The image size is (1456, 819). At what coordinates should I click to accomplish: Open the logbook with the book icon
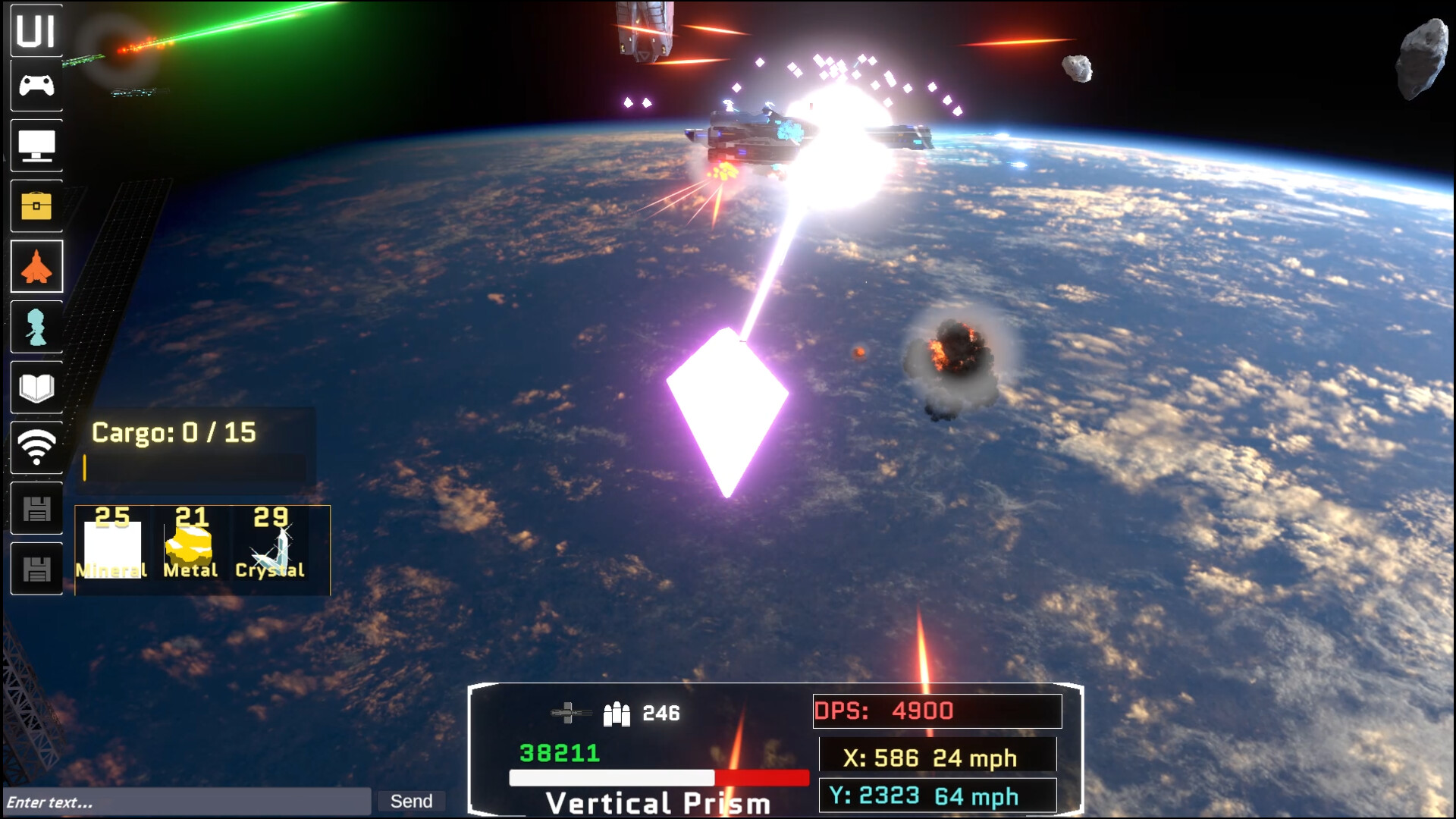tap(36, 388)
